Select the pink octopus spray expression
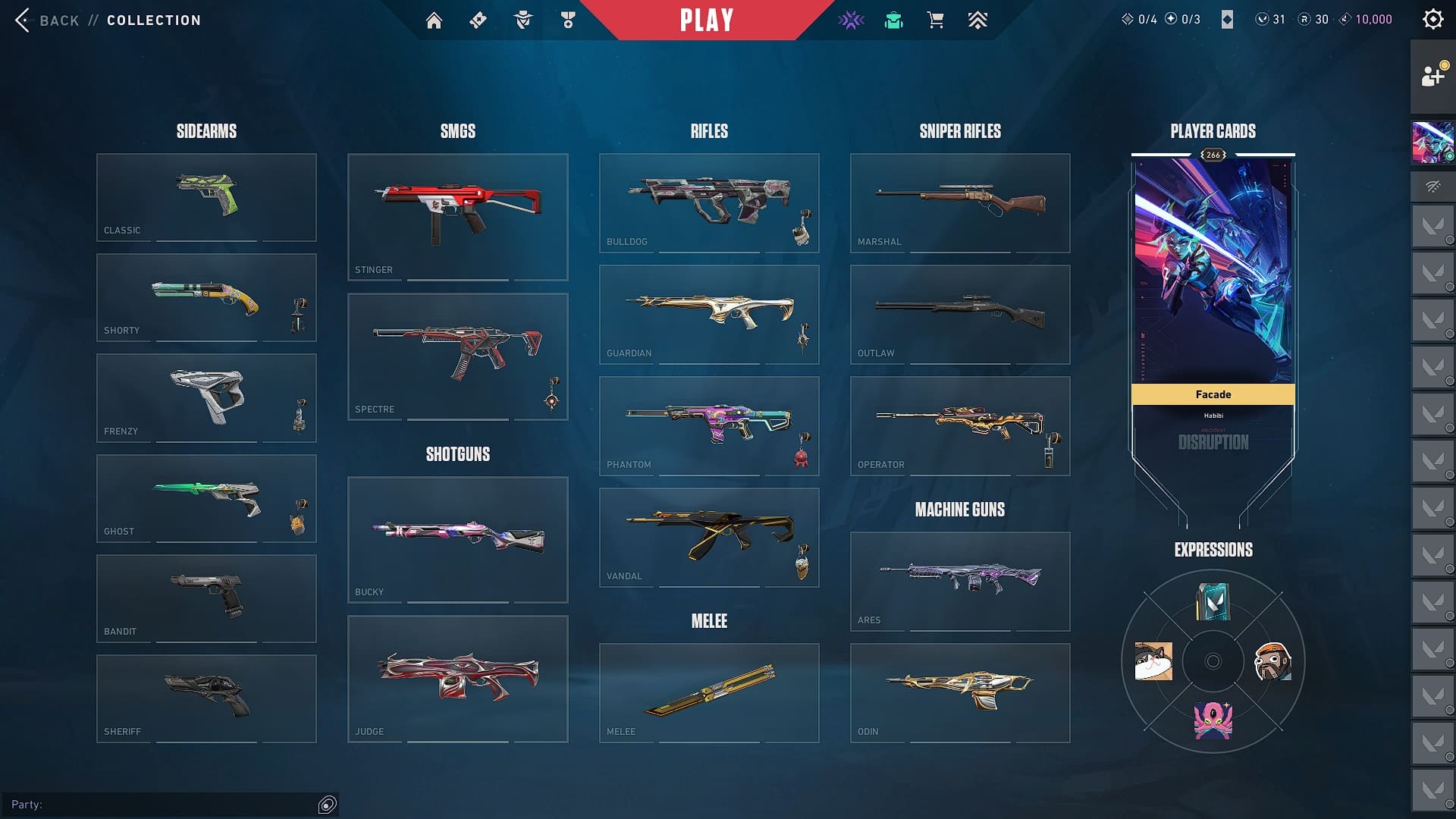This screenshot has height=819, width=1456. click(1213, 720)
